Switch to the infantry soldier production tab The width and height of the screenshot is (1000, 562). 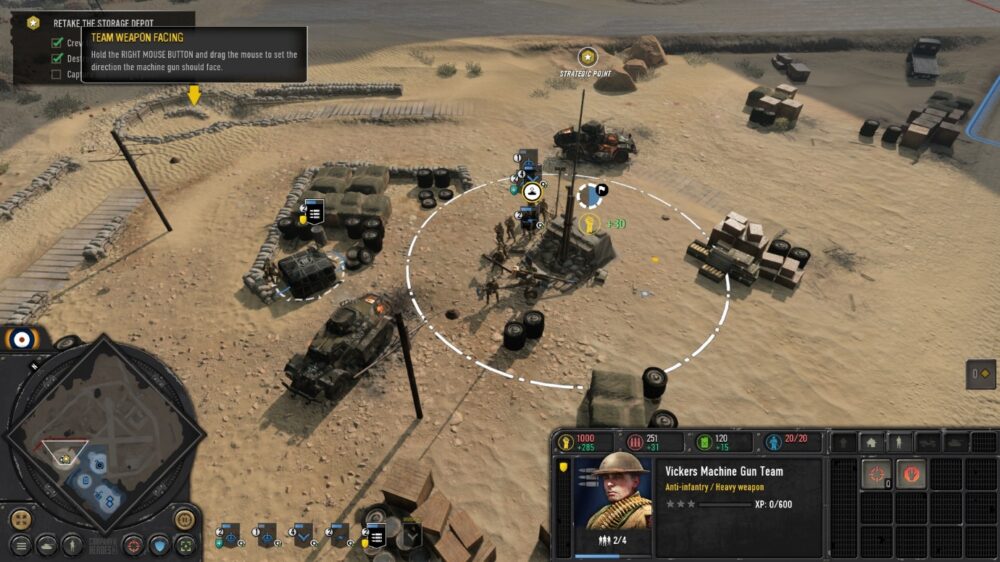pyautogui.click(x=899, y=442)
